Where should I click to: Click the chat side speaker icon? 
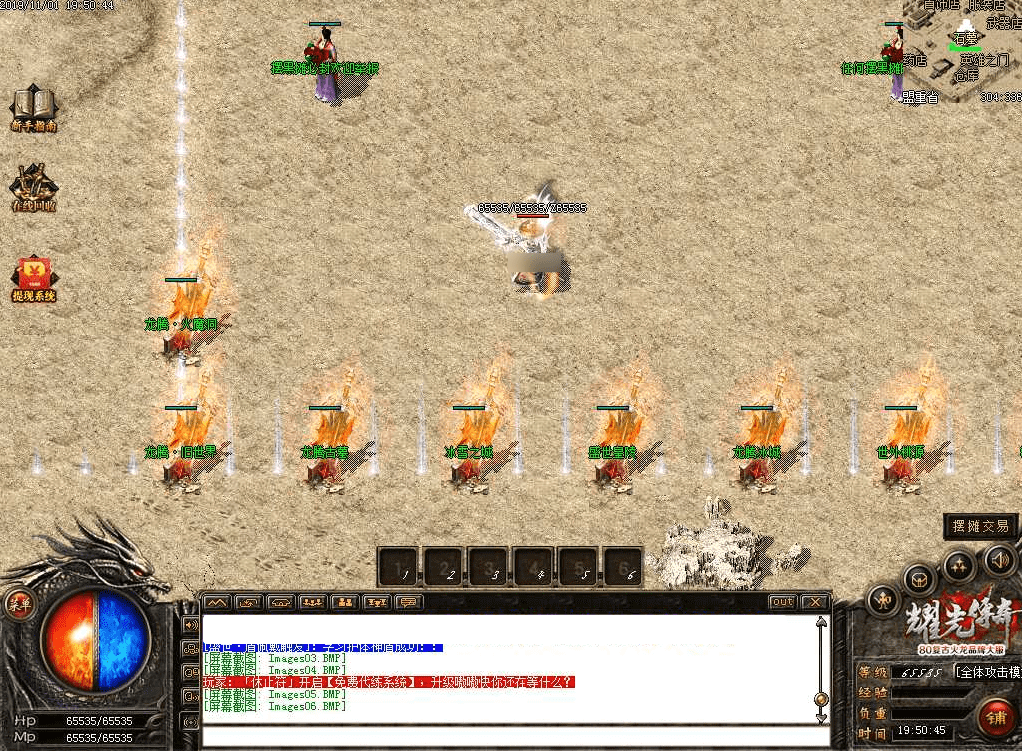190,625
